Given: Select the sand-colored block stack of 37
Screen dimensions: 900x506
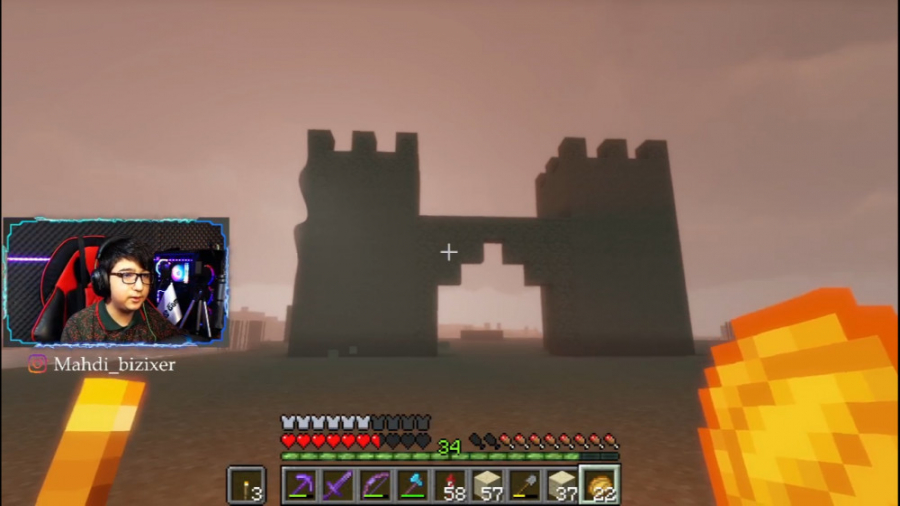Looking at the screenshot, I should coord(561,485).
